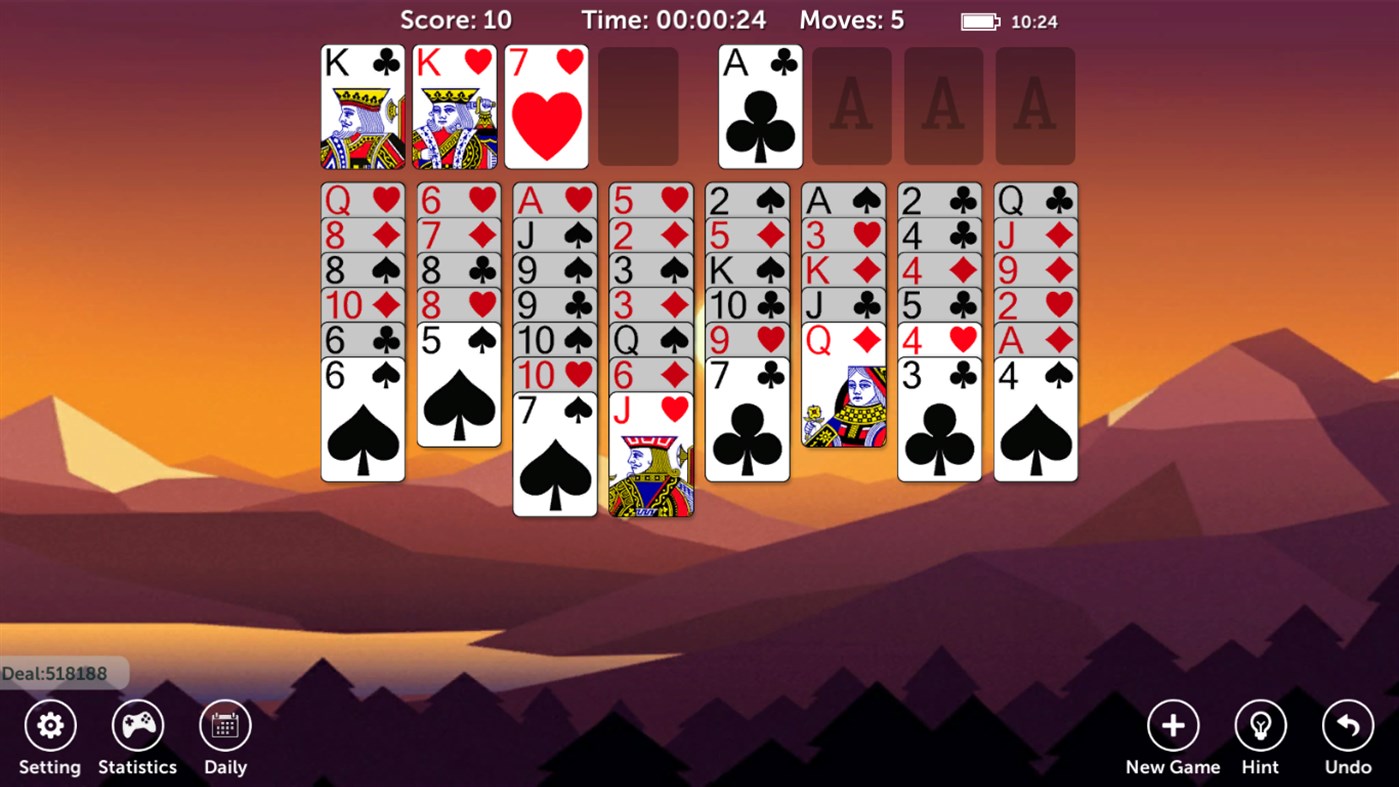Select the Ace of Clubs on the foundation
1399x787 pixels.
(759, 105)
